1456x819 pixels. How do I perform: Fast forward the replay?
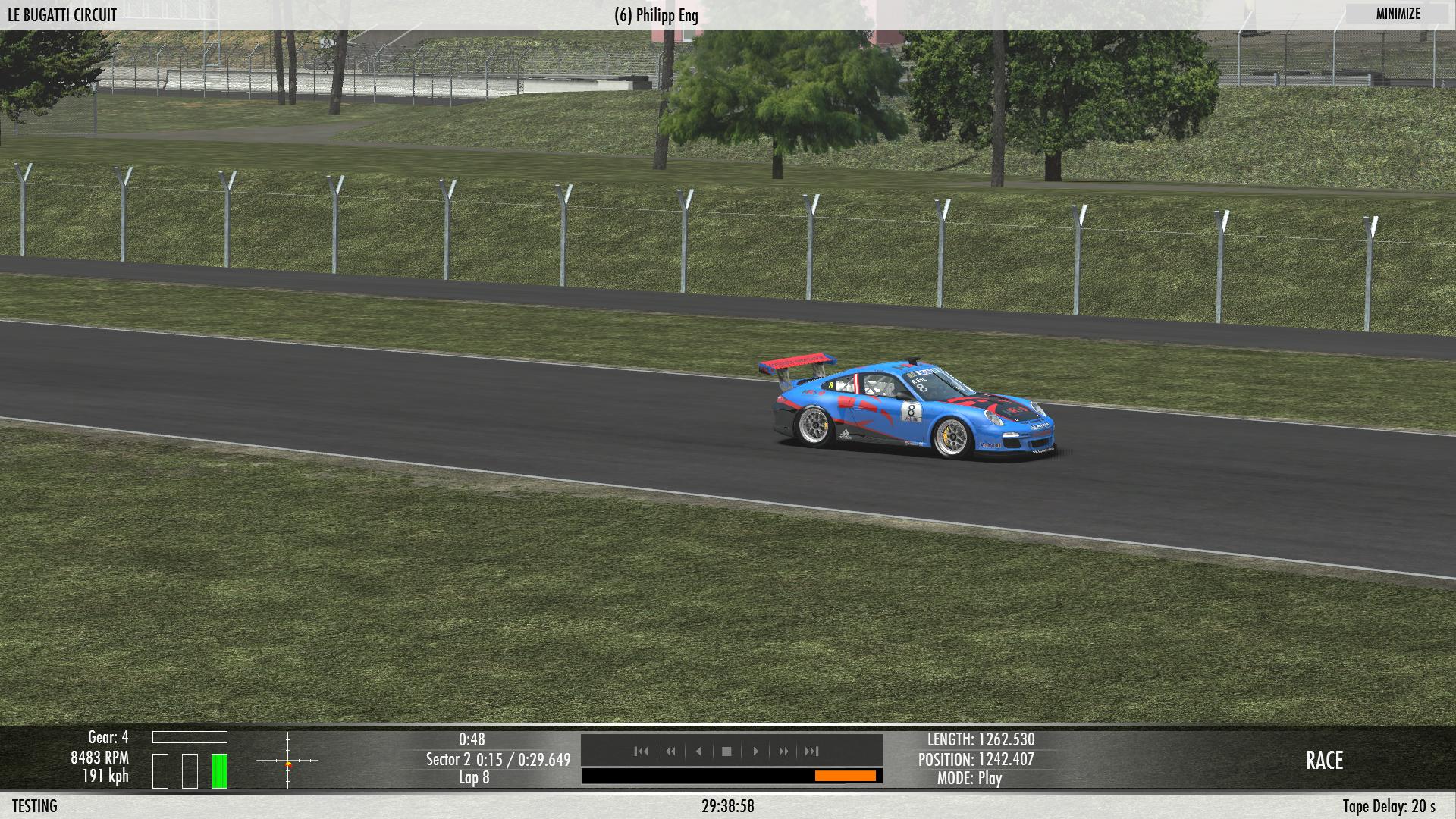click(783, 752)
